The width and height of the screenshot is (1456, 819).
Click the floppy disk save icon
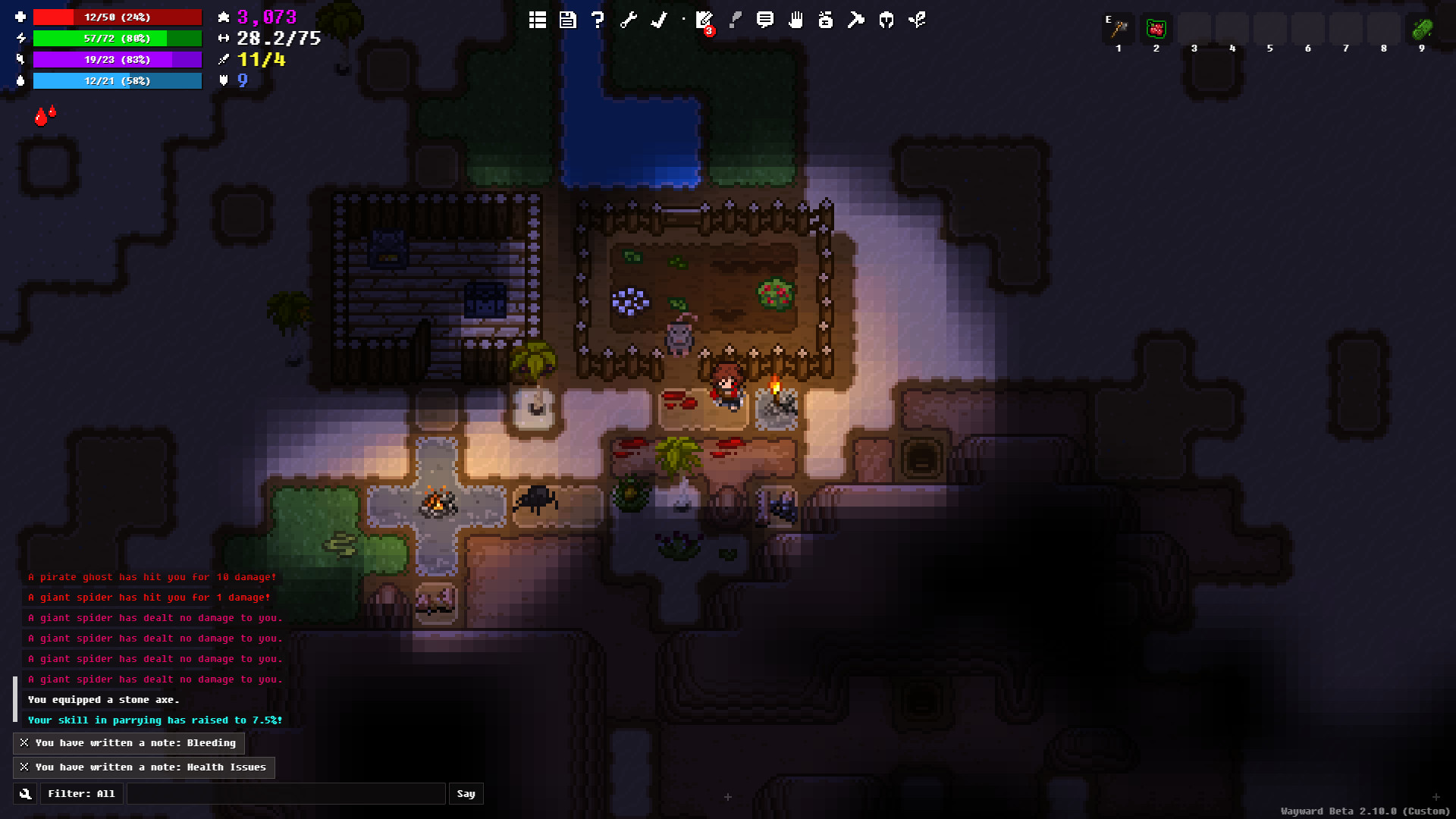(568, 20)
